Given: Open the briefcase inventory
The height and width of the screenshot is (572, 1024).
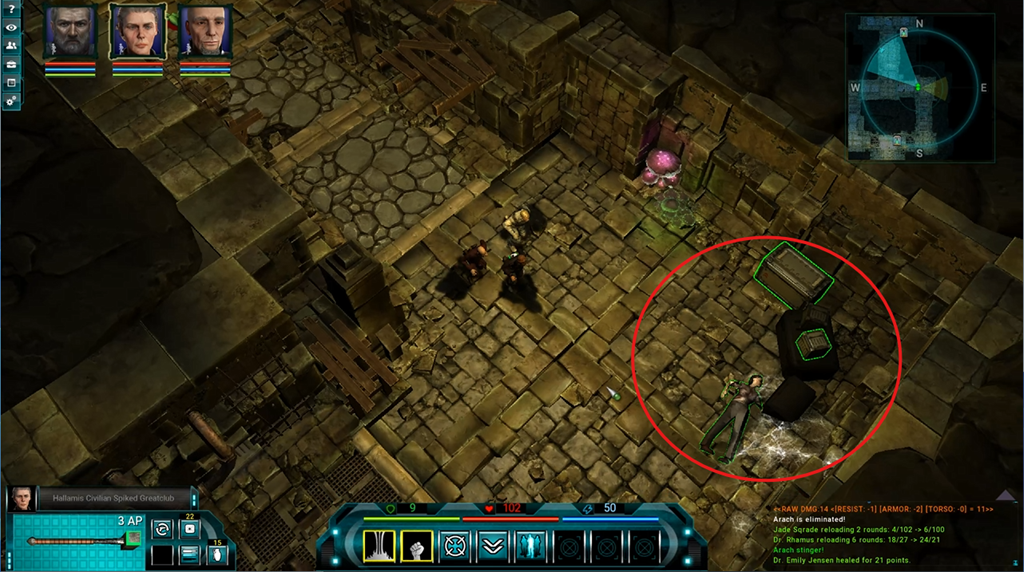Looking at the screenshot, I should coord(11,64).
